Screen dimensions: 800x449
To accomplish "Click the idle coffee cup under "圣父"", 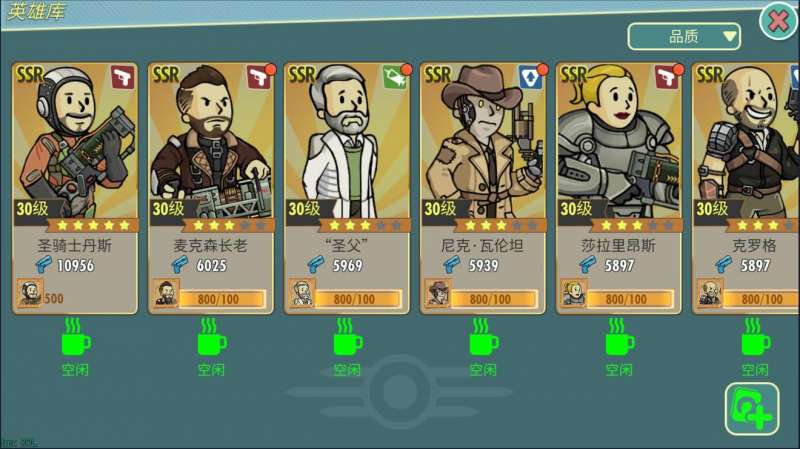I will pyautogui.click(x=347, y=338).
